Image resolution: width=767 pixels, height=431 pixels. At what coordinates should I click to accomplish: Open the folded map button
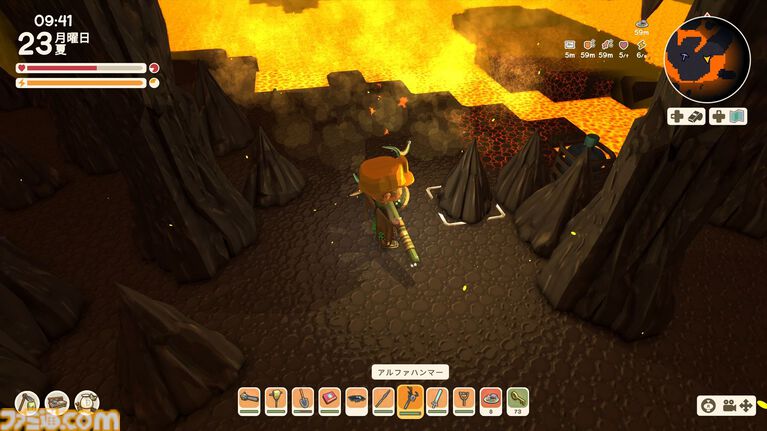[727, 116]
